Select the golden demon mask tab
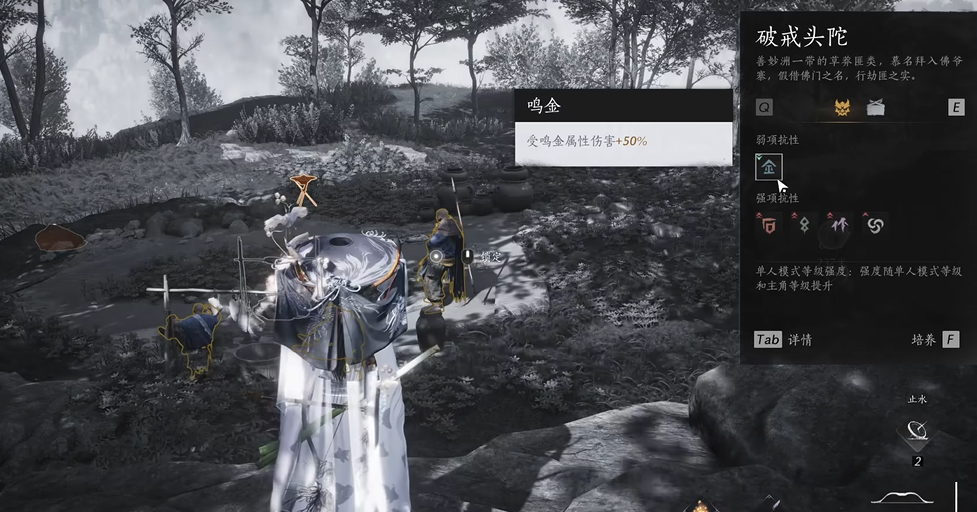This screenshot has width=977, height=512. [842, 108]
